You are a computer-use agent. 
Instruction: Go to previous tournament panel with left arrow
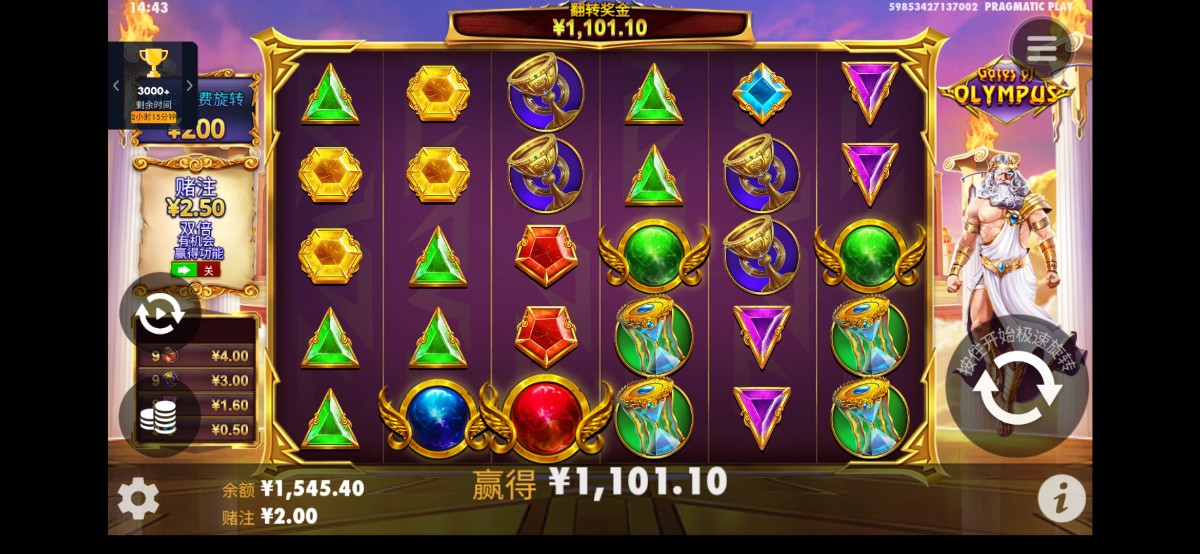(116, 86)
